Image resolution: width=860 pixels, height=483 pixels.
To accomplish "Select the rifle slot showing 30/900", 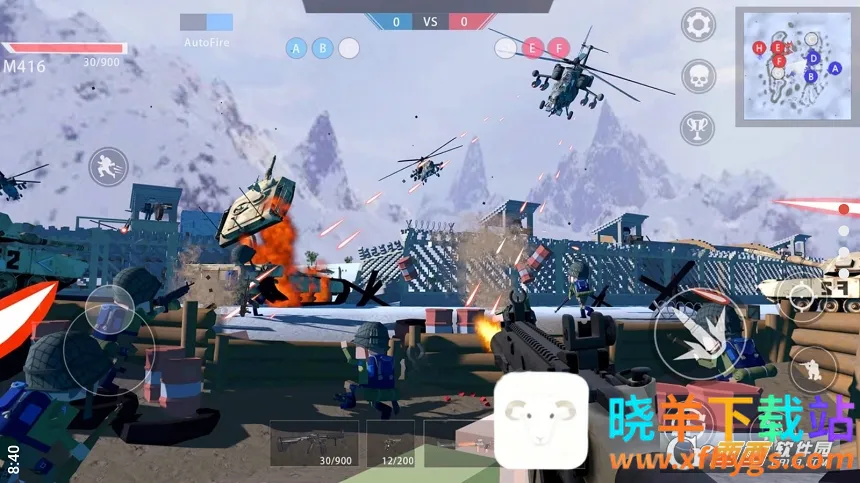I will click(x=314, y=443).
